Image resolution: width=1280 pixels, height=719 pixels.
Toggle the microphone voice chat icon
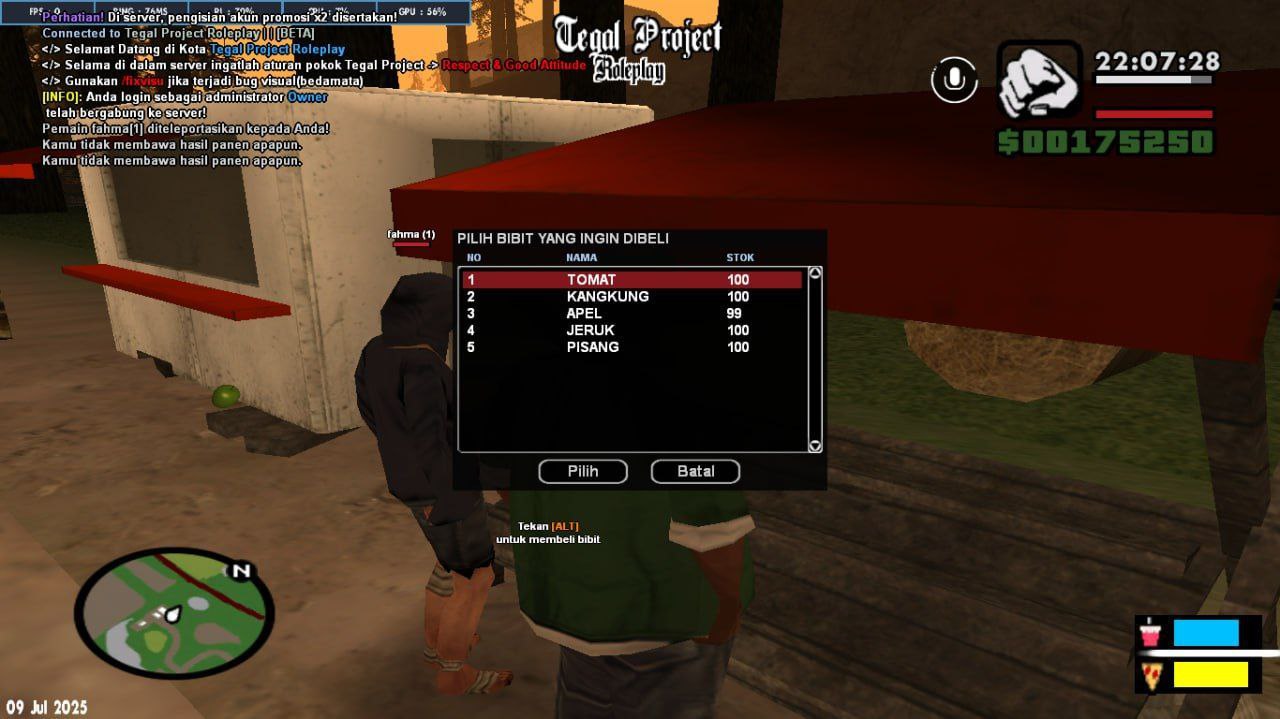(x=954, y=79)
